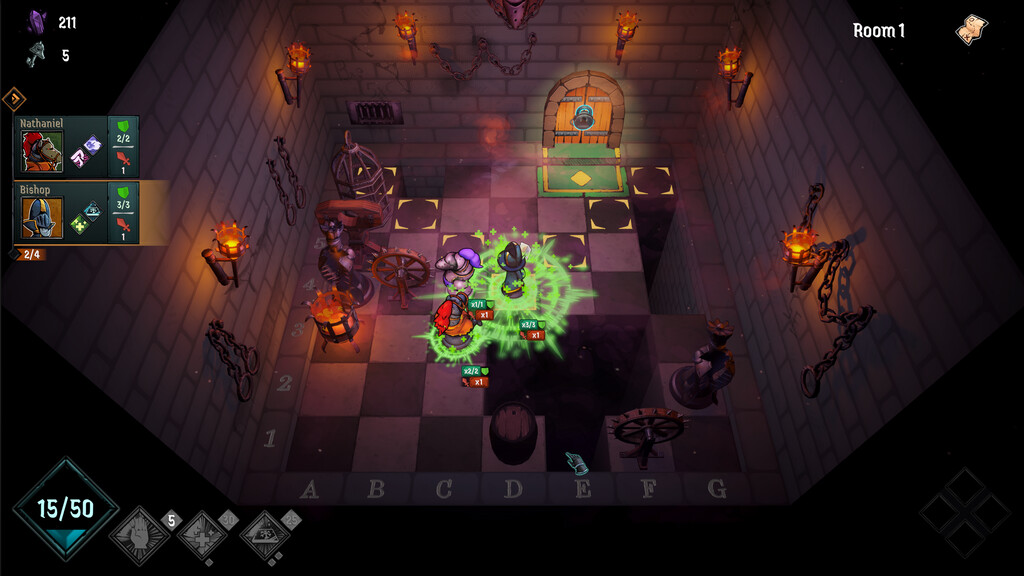Select Bishop's helmeted portrait
The image size is (1024, 576).
[x=42, y=217]
